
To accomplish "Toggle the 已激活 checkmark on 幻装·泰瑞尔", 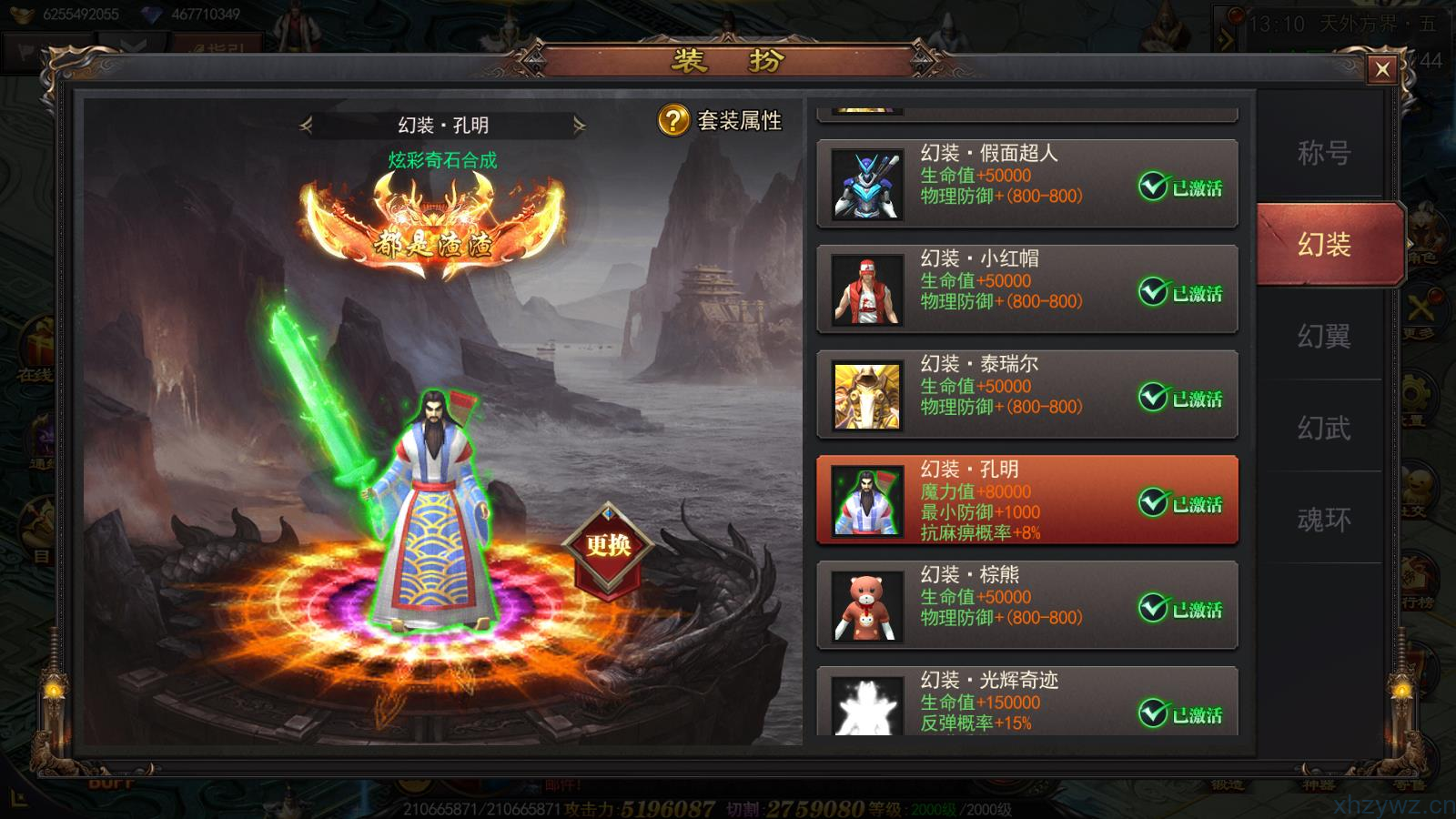I will [x=1154, y=396].
